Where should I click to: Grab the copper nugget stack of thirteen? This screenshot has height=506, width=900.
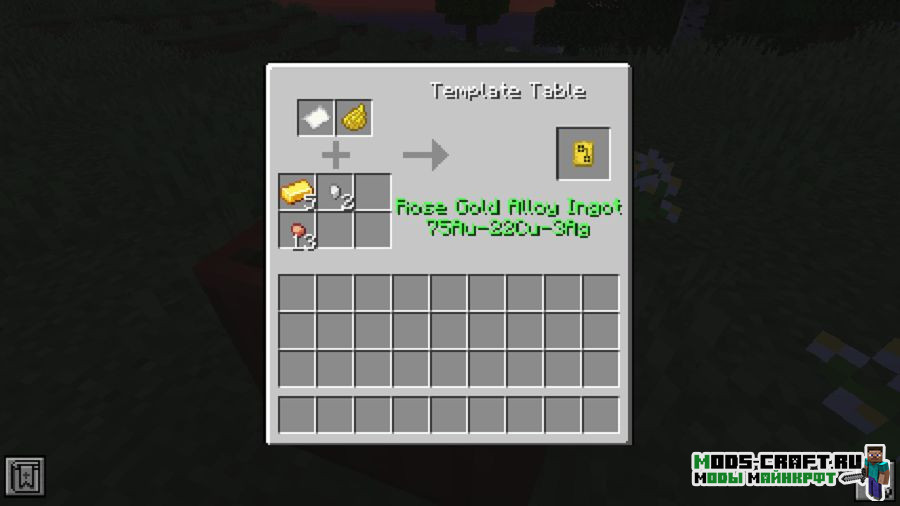(298, 231)
